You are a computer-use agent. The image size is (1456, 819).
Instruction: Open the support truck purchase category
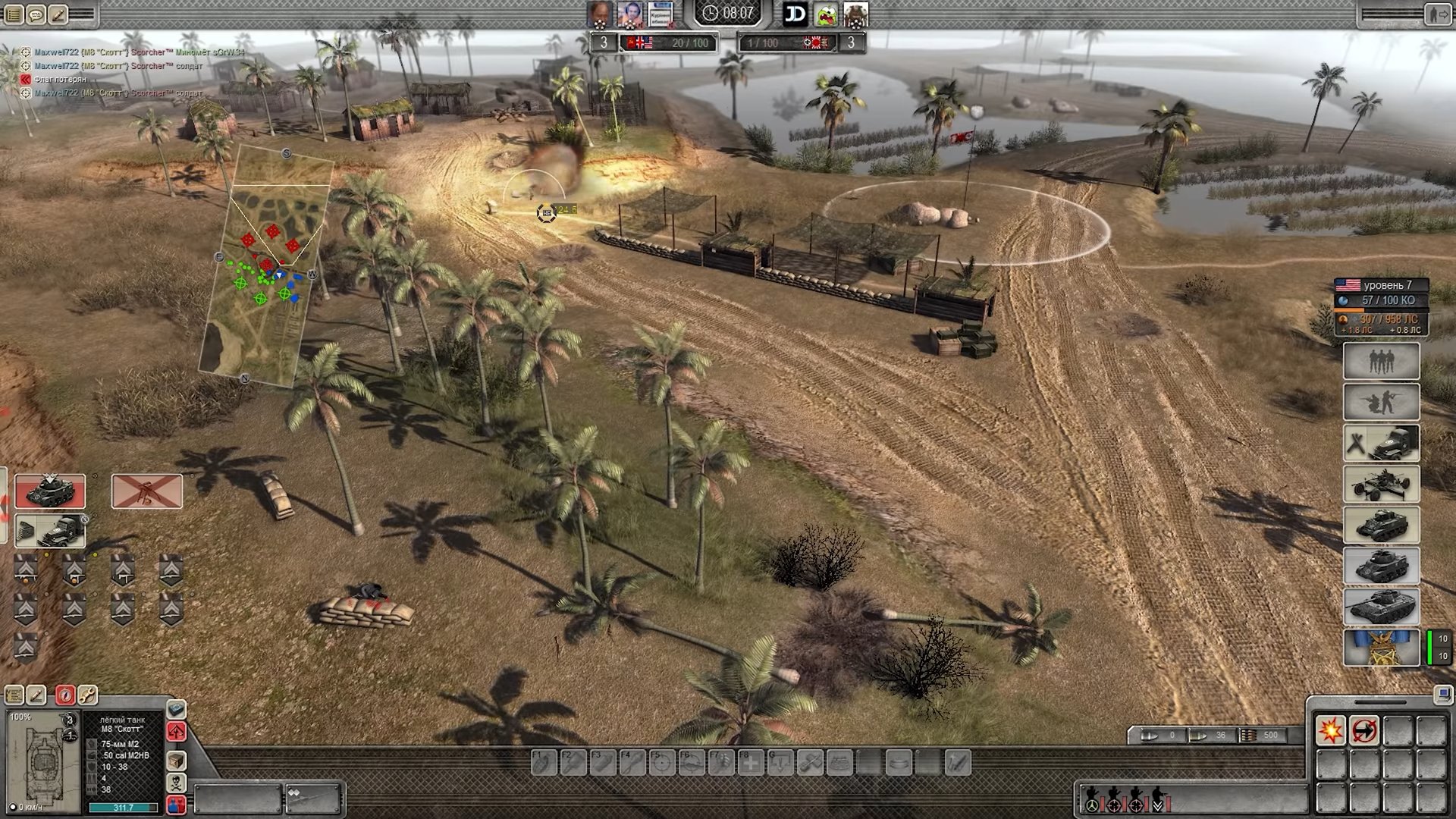[x=1381, y=444]
